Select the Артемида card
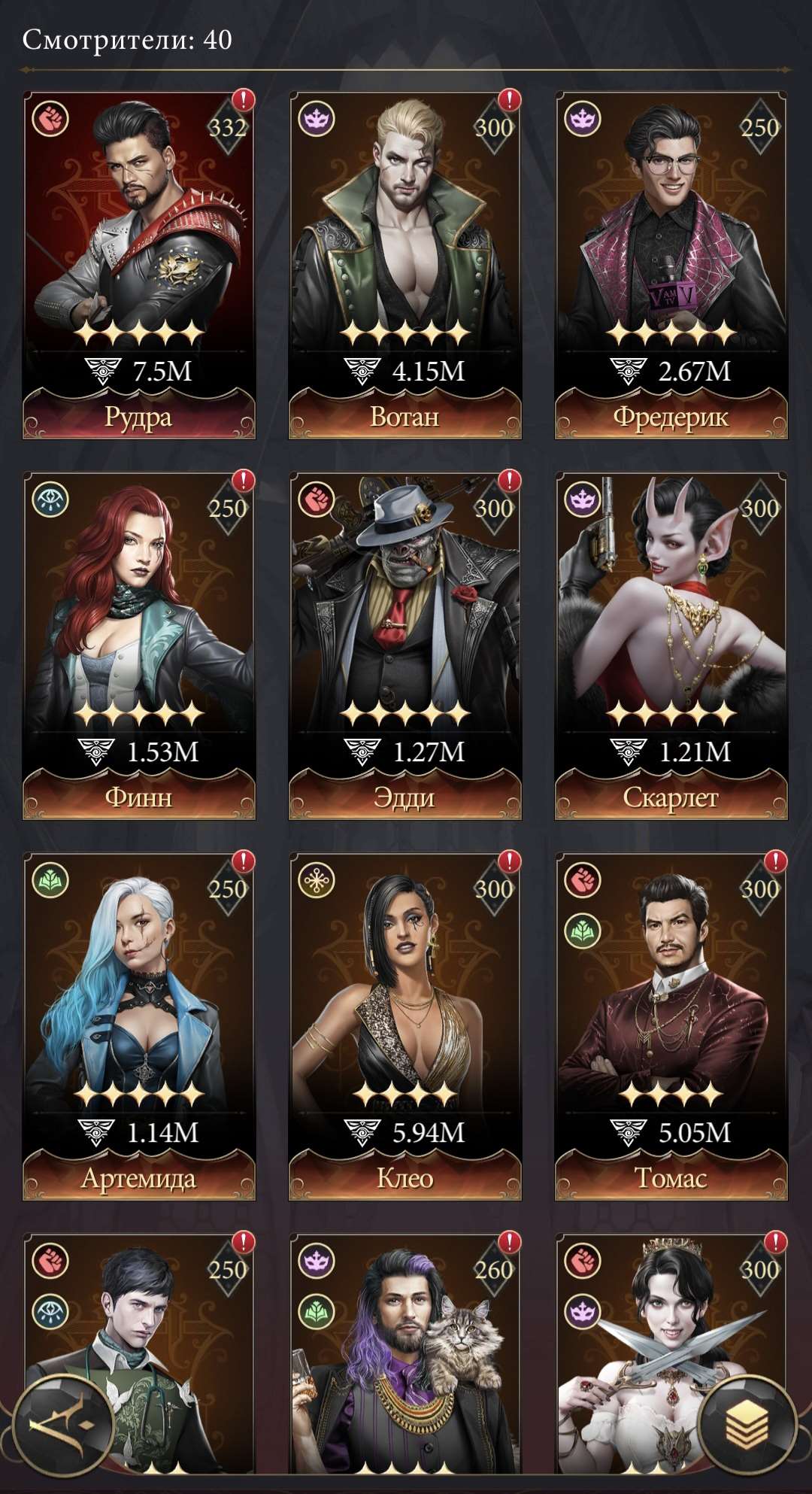 click(x=139, y=1025)
